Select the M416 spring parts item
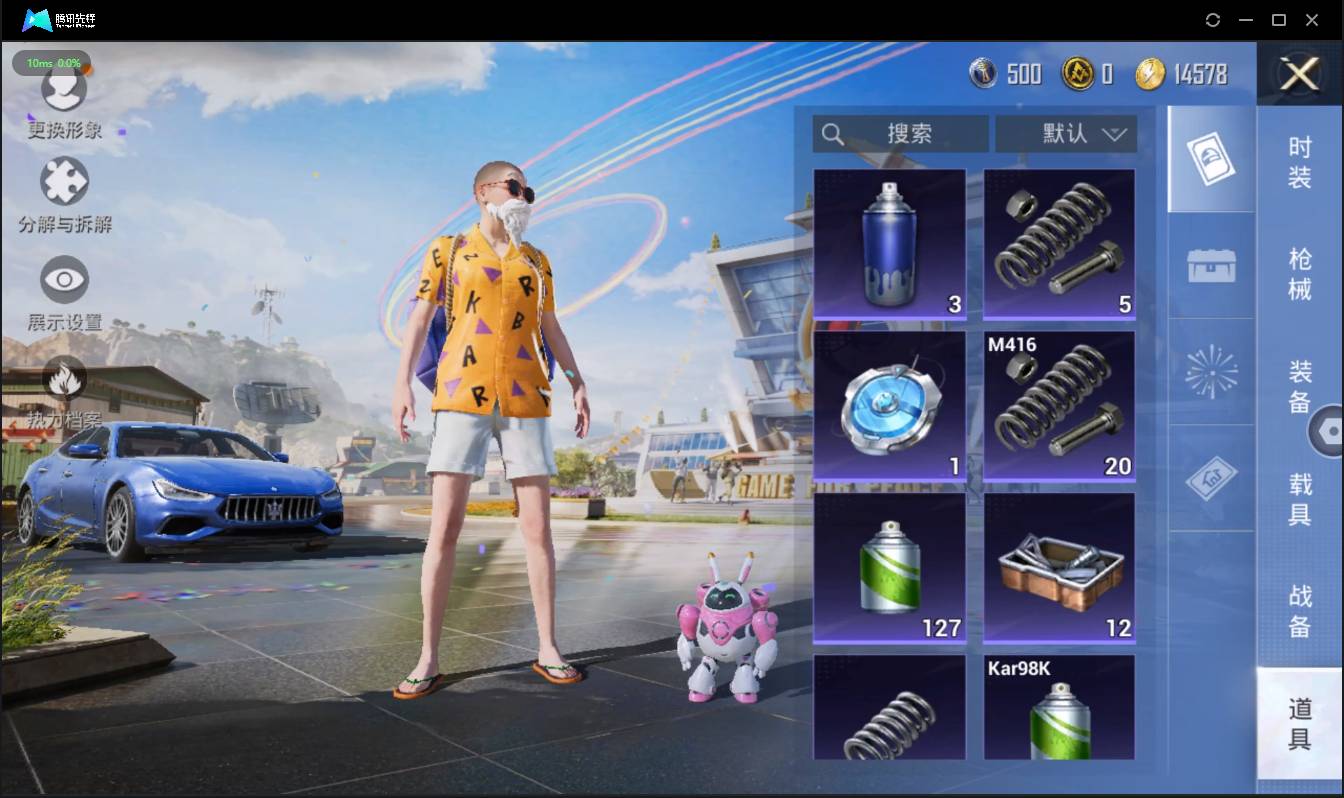The width and height of the screenshot is (1344, 798). (1059, 406)
